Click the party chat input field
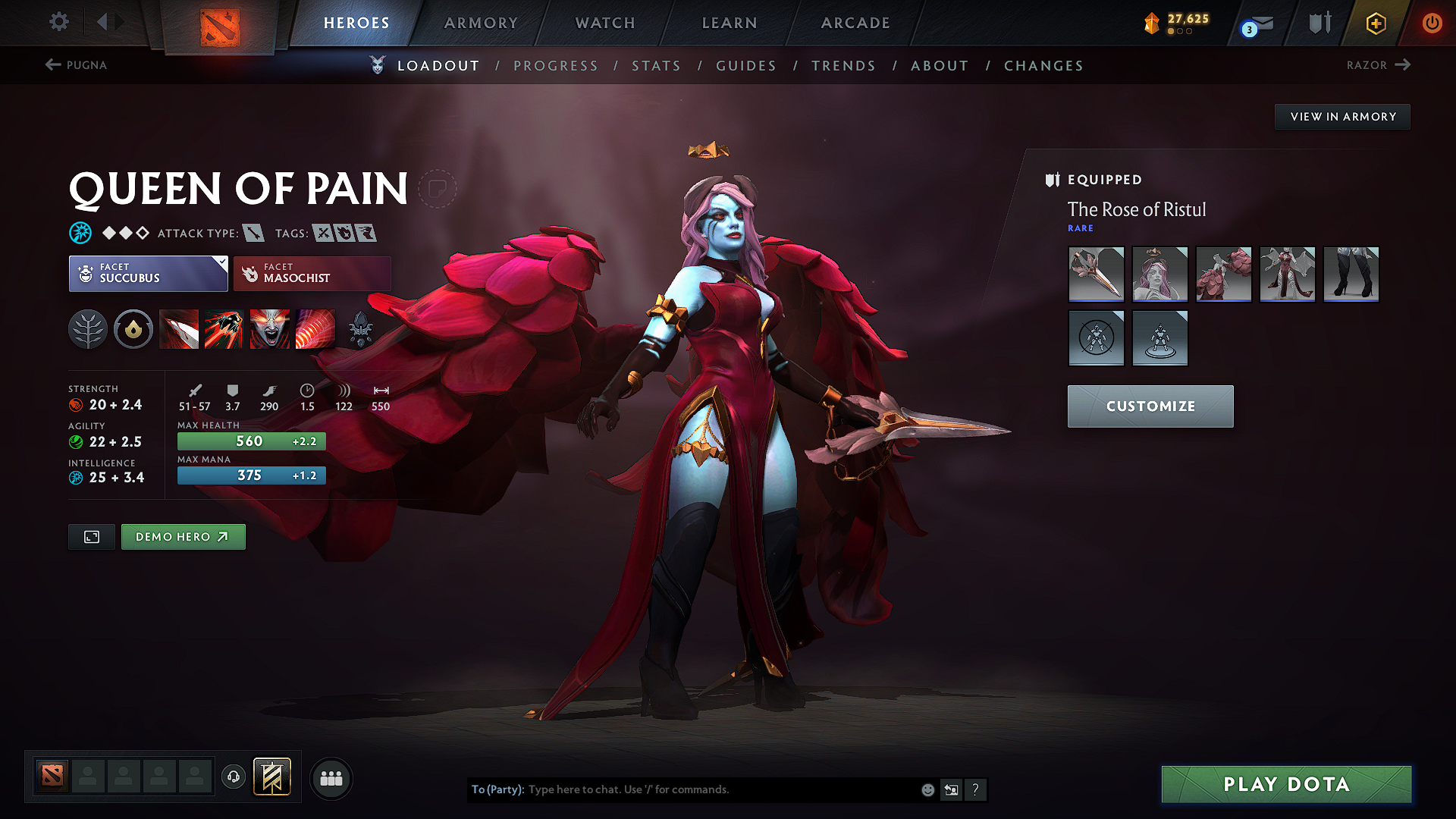1456x819 pixels. coord(682,789)
